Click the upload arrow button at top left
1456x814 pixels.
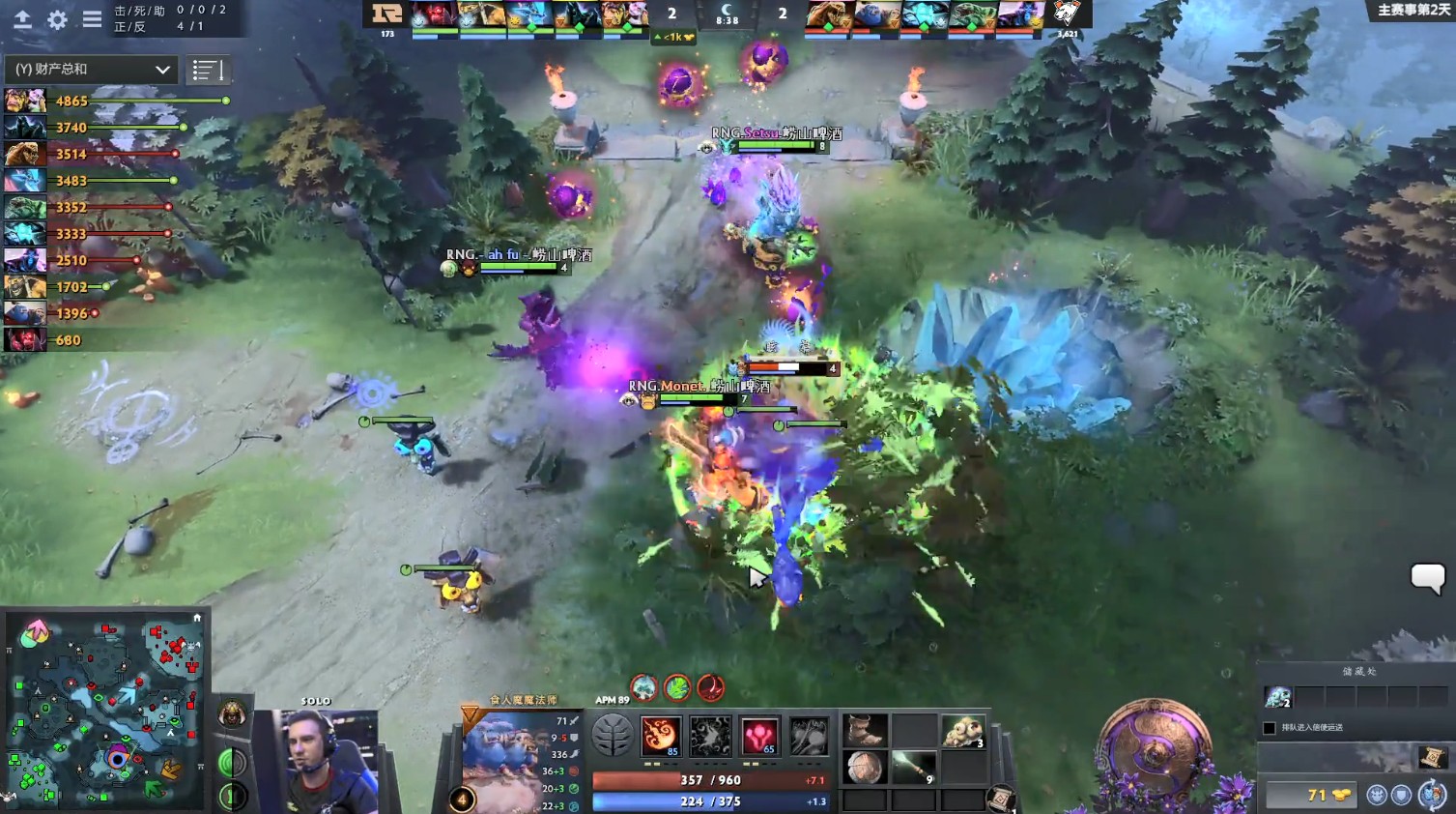(21, 17)
